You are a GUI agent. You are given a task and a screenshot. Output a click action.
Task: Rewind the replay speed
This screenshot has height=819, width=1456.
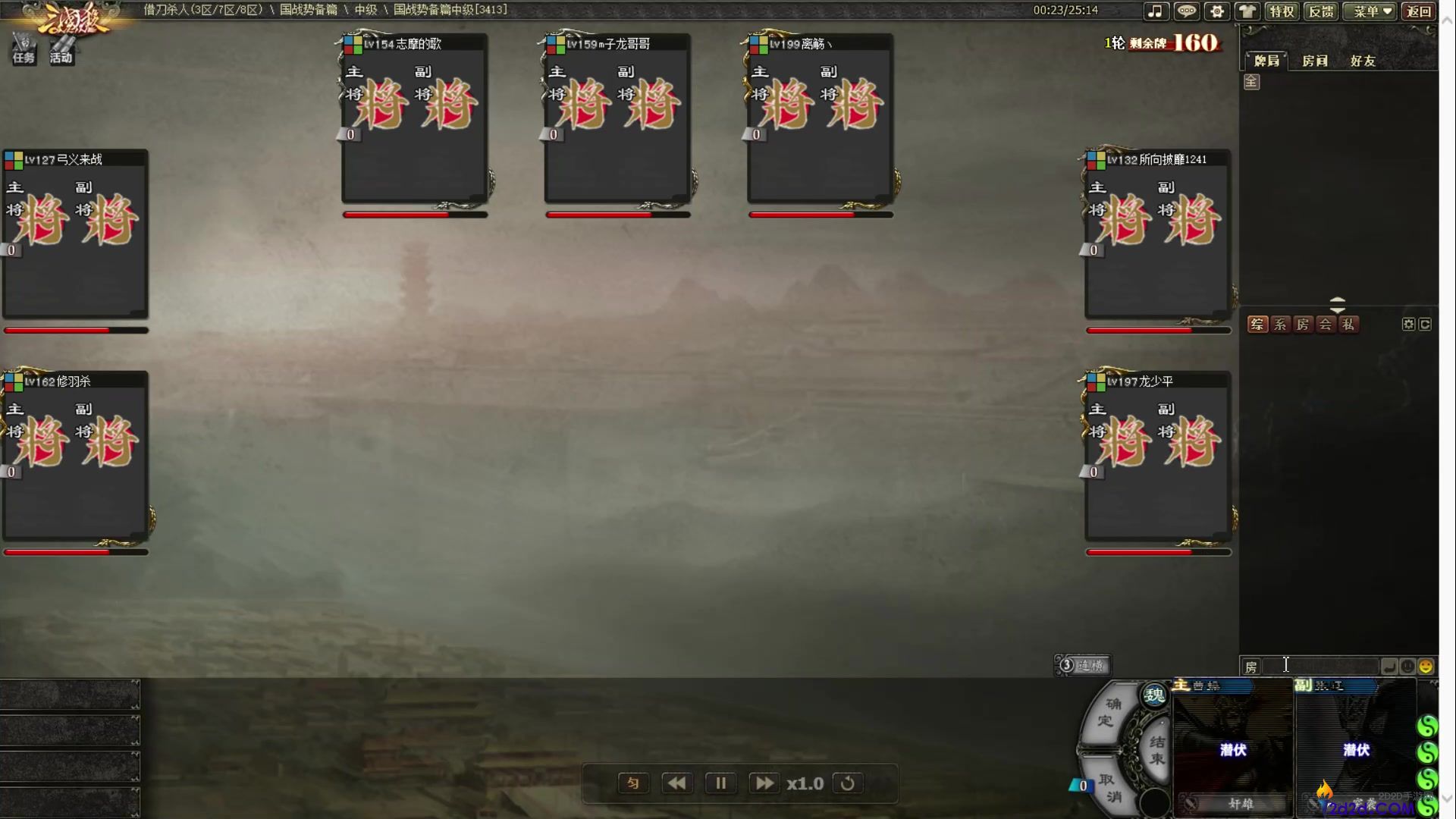point(676,783)
